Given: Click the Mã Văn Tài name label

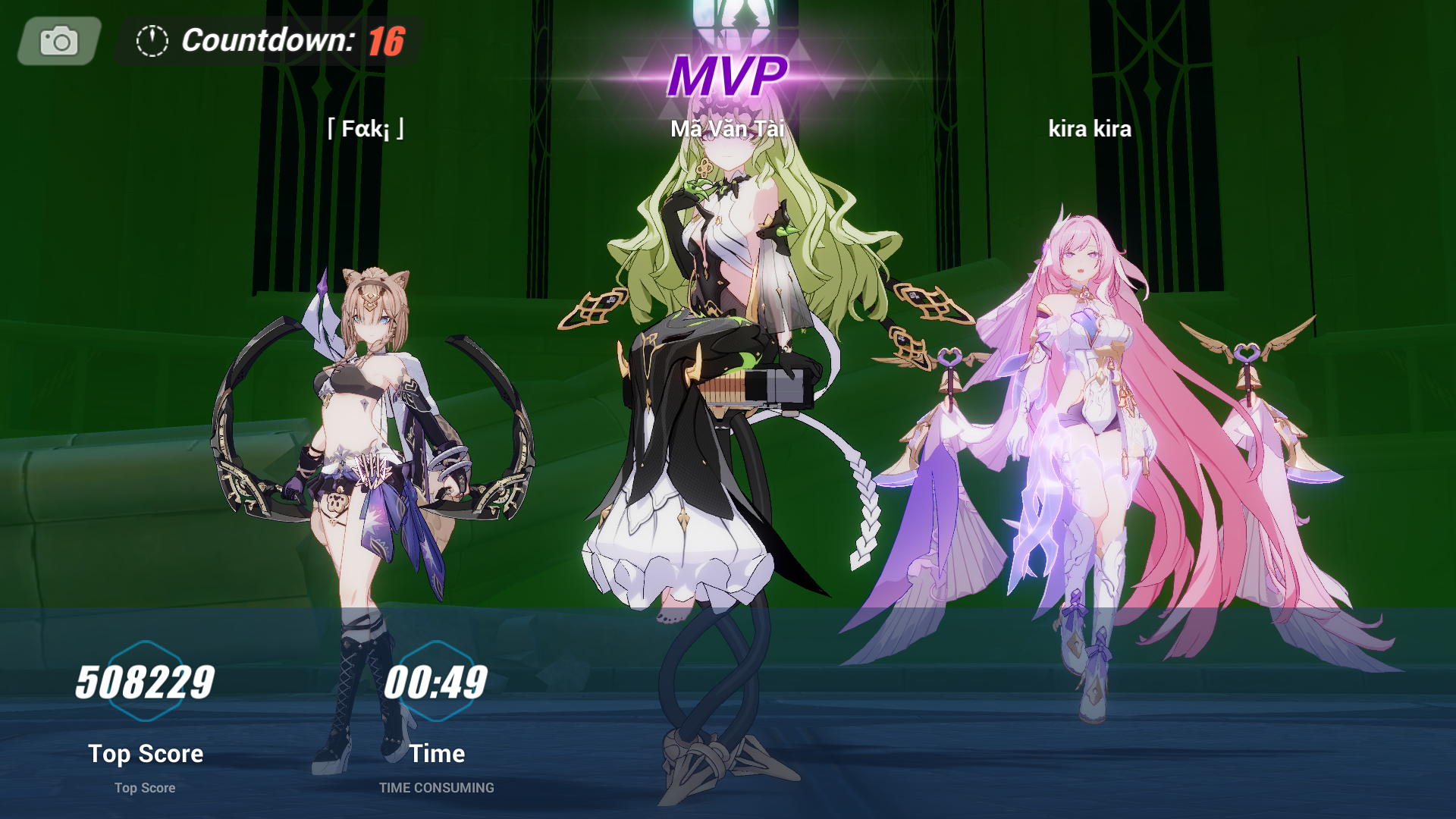Looking at the screenshot, I should click(727, 129).
